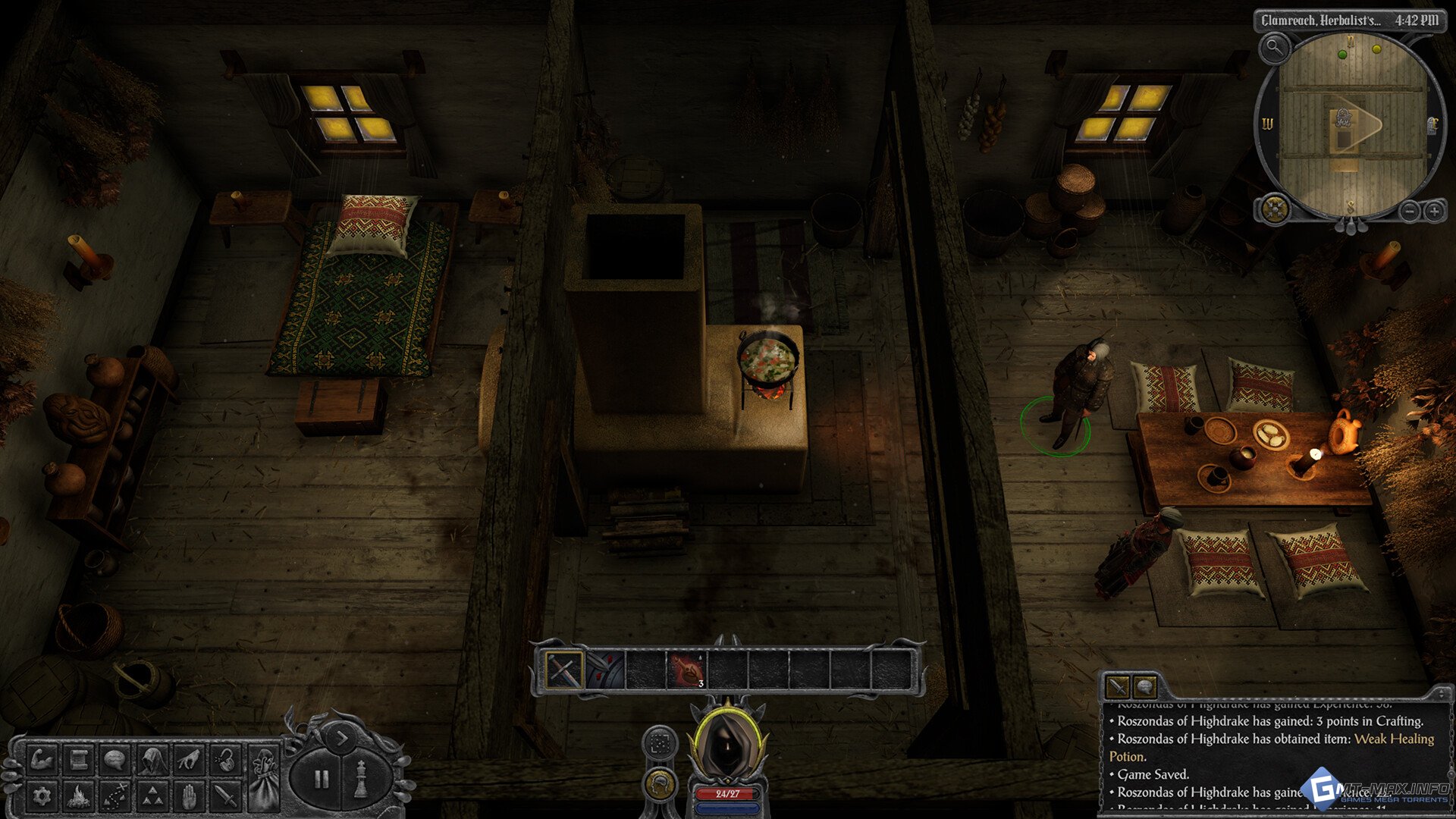Open the tied-sack inventory icon
This screenshot has height=819, width=1456.
coord(264,777)
